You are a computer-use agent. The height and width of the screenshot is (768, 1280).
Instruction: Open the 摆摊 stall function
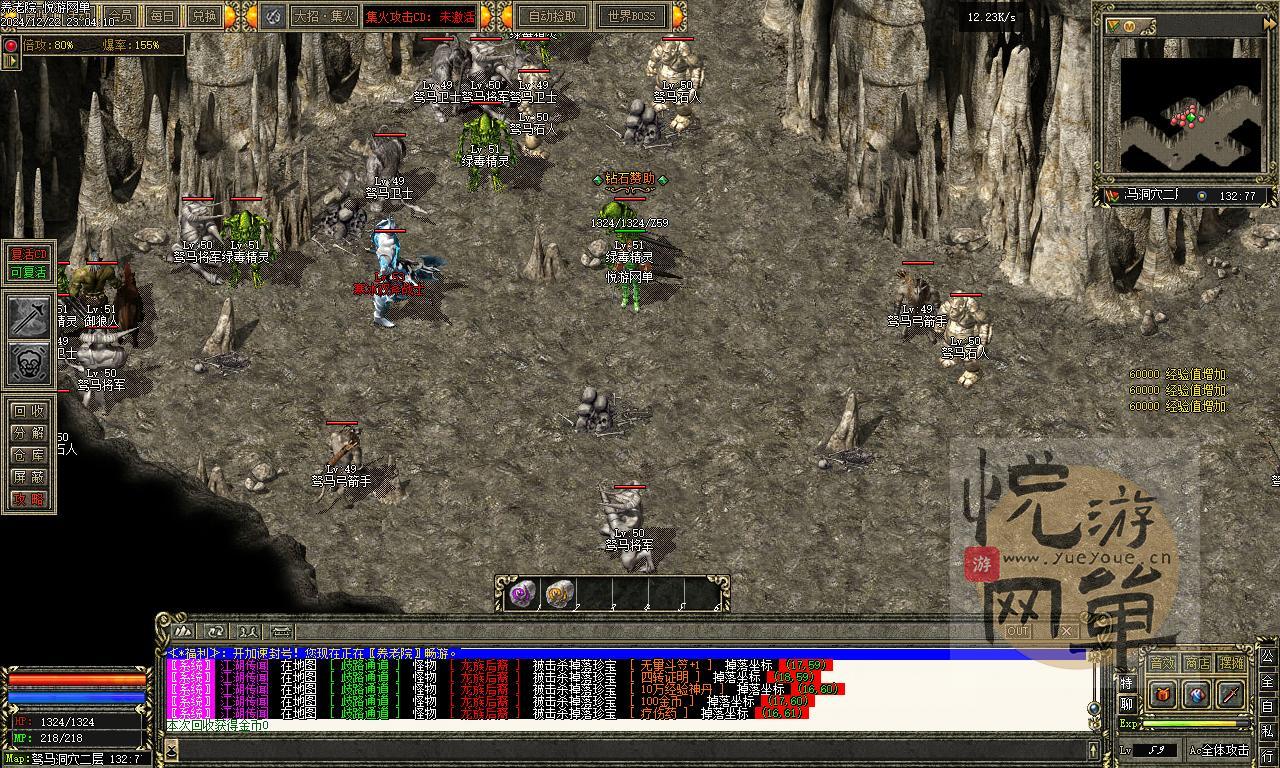[x=1232, y=663]
